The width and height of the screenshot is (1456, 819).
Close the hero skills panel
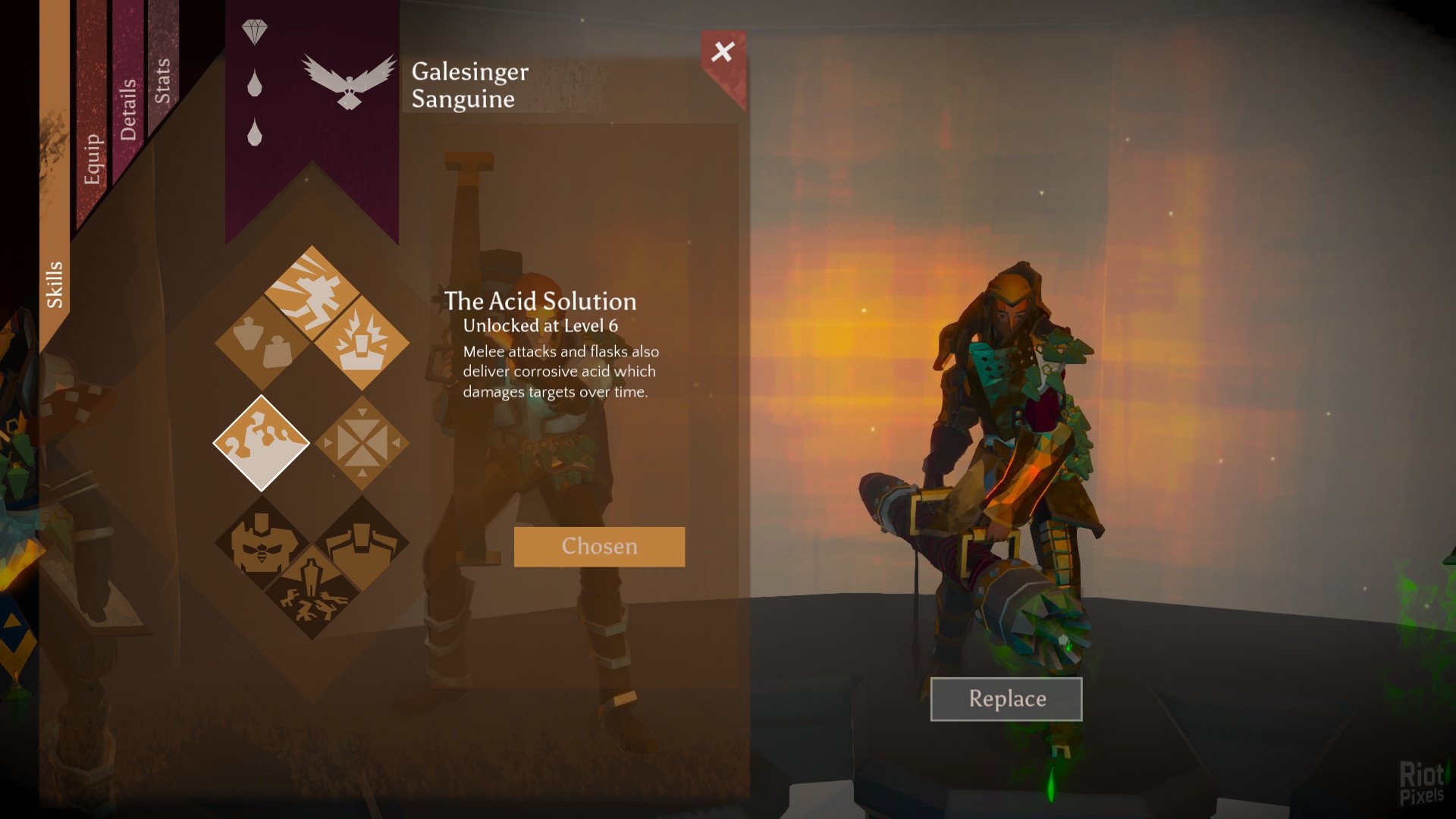(x=723, y=52)
